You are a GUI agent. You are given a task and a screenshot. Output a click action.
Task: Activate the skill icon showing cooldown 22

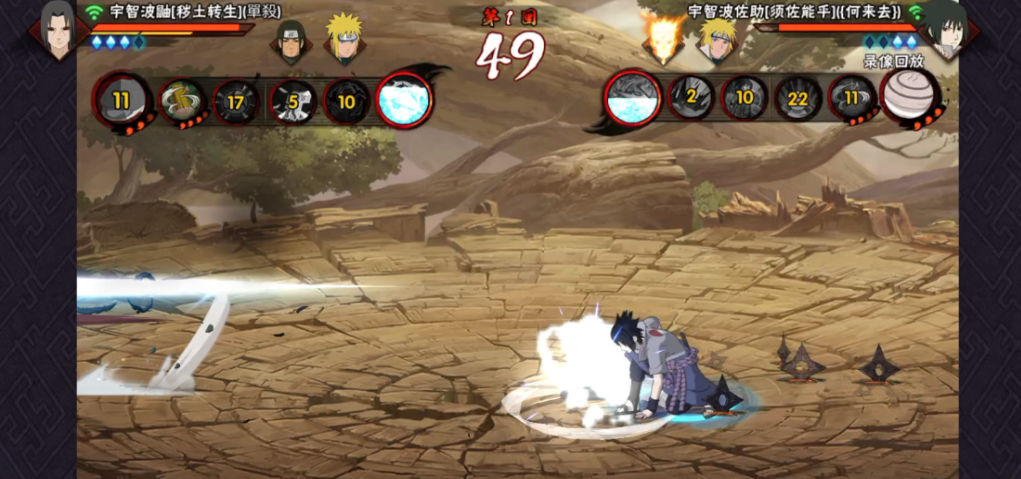[x=798, y=98]
